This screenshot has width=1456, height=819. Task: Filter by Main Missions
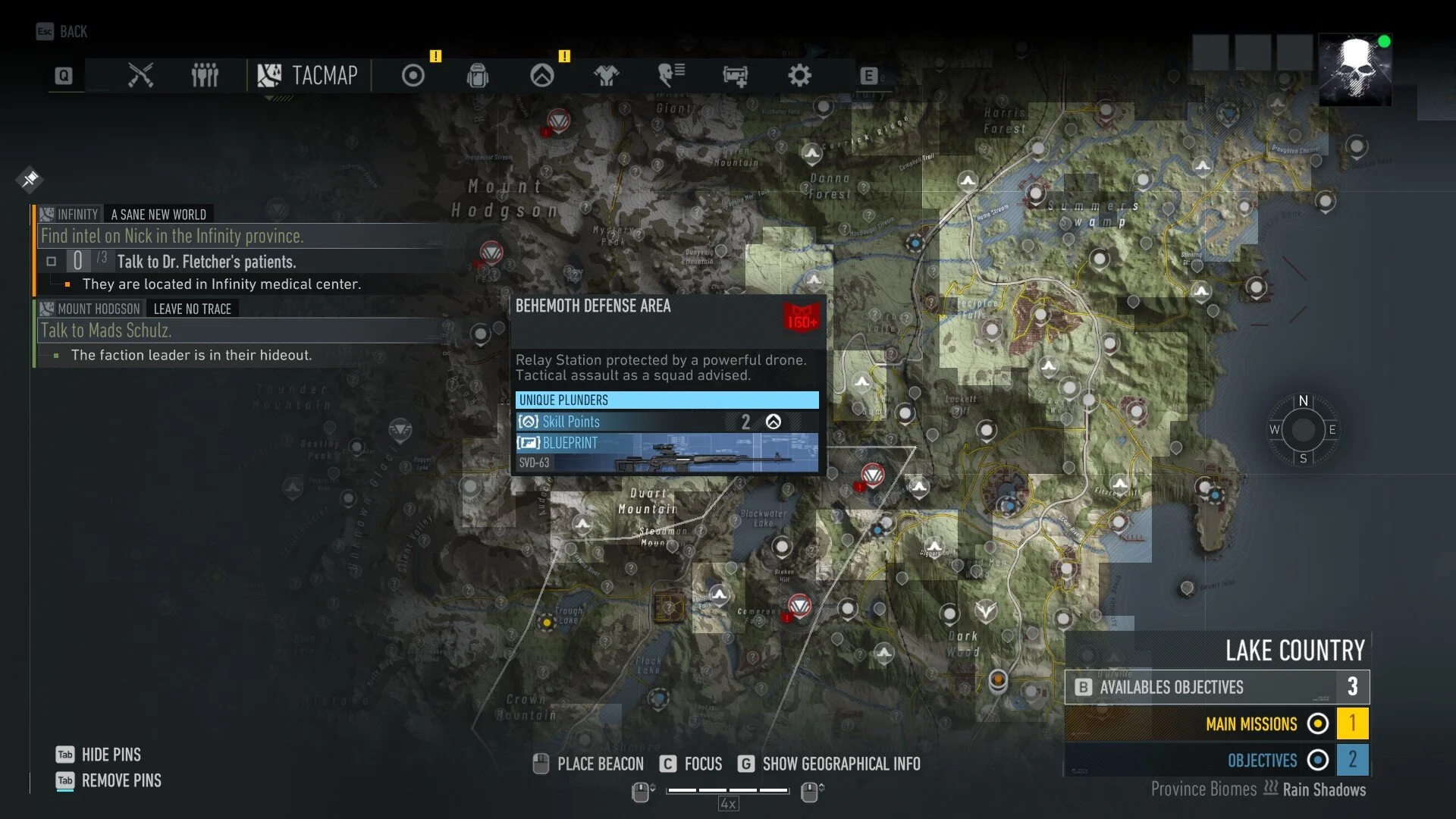1251,724
